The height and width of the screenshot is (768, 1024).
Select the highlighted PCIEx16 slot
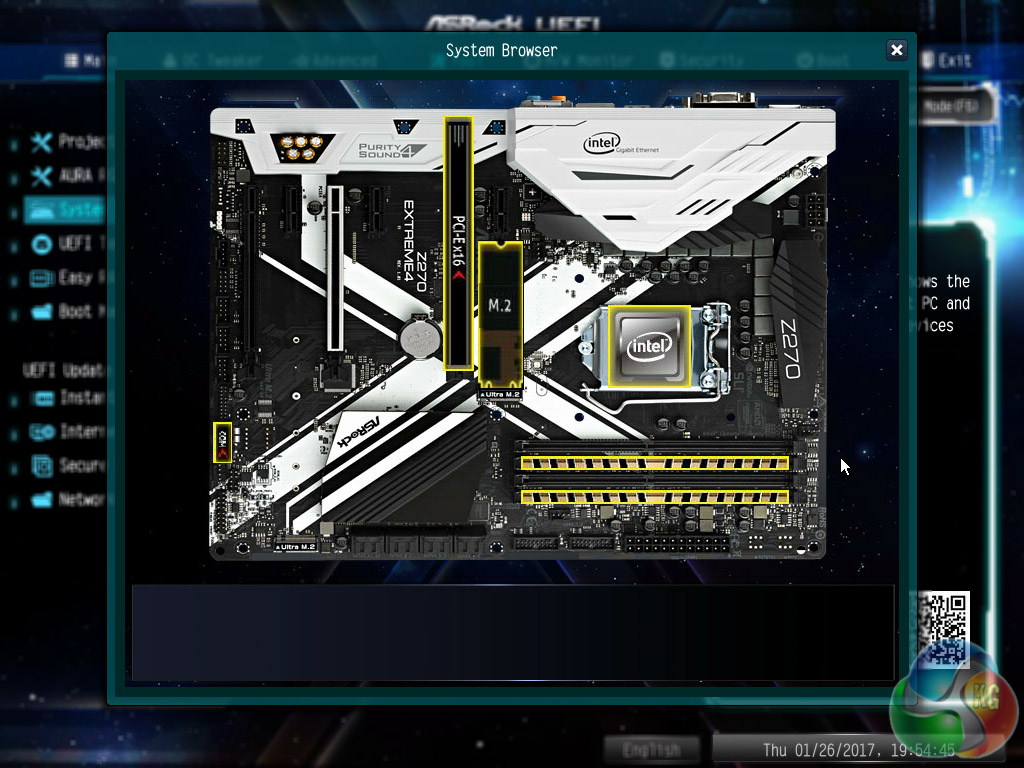[x=459, y=243]
